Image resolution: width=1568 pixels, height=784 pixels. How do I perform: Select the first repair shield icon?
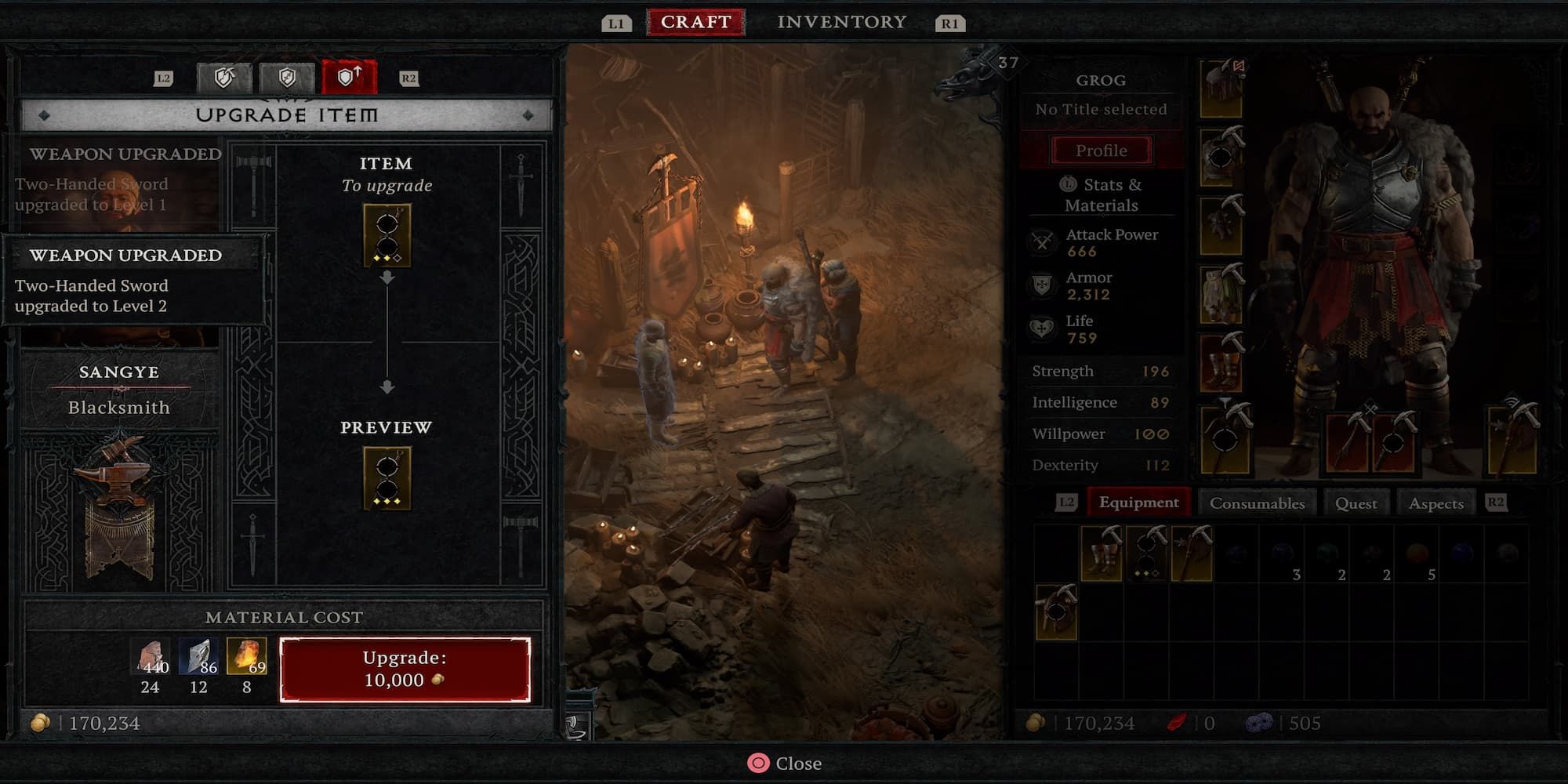point(223,76)
